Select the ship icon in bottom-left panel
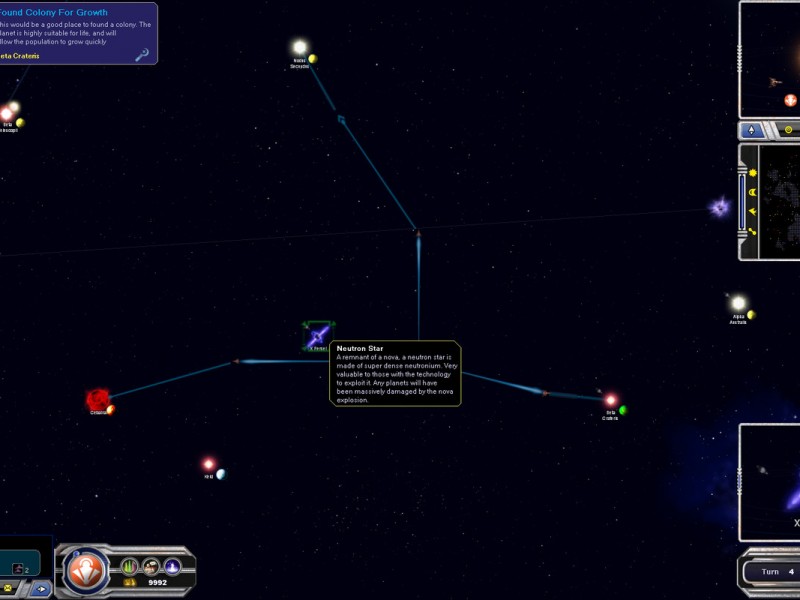The image size is (800, 600). (x=18, y=567)
